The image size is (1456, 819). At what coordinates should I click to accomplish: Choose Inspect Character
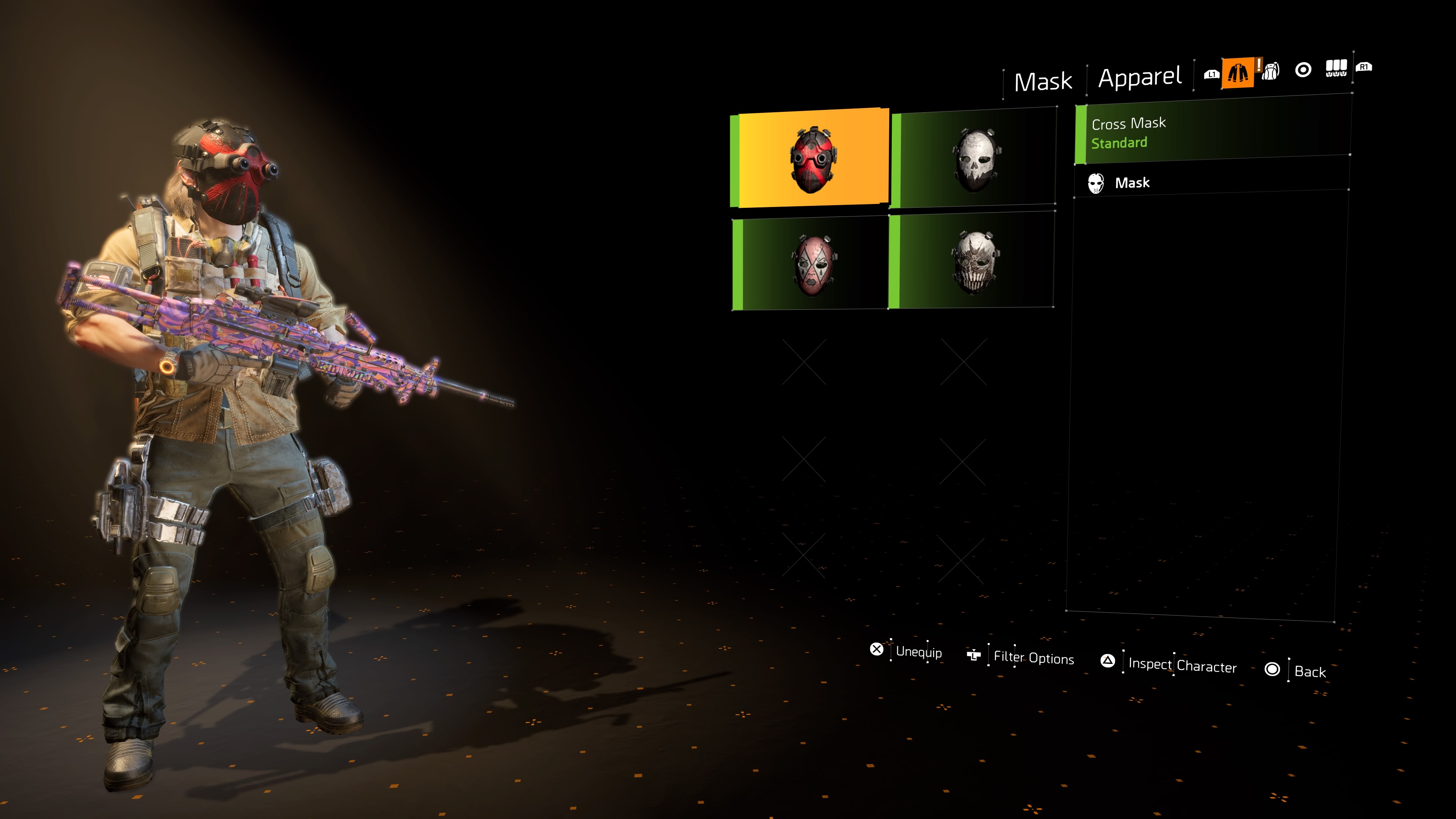tap(1170, 664)
